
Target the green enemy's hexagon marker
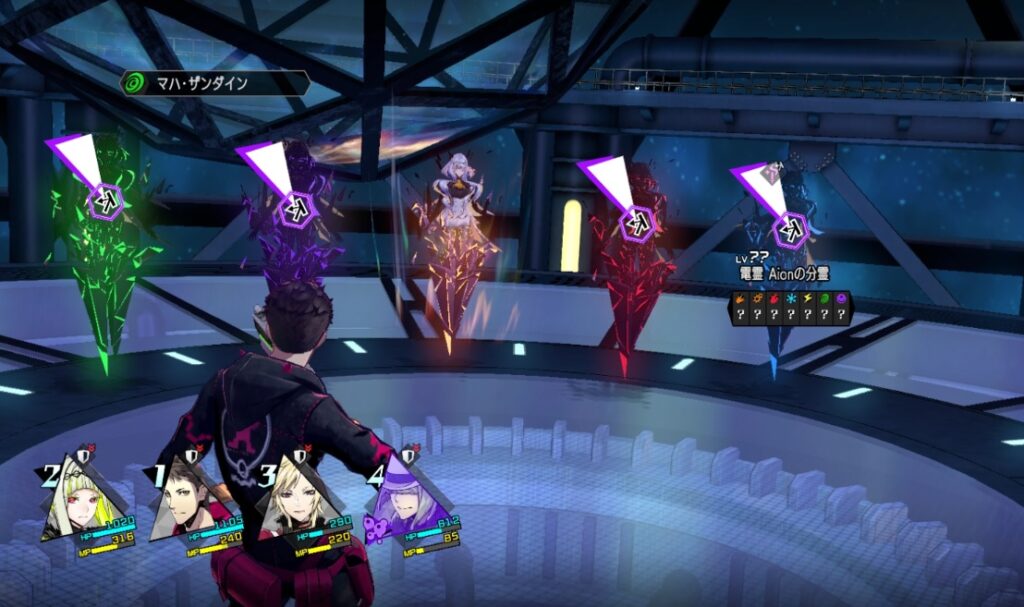(105, 201)
